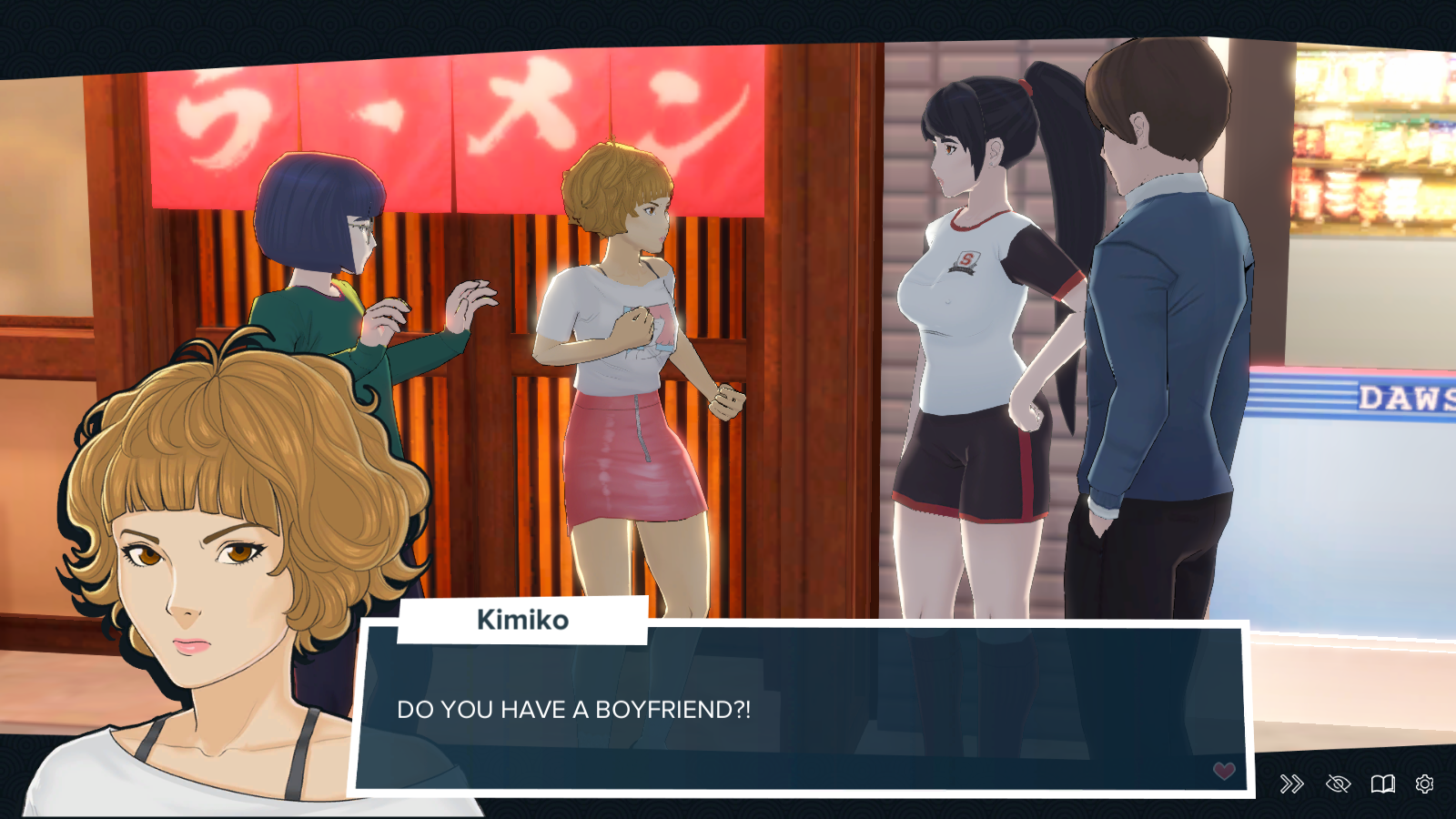Open settings with the gear icon
This screenshot has width=1456, height=819.
[1424, 784]
